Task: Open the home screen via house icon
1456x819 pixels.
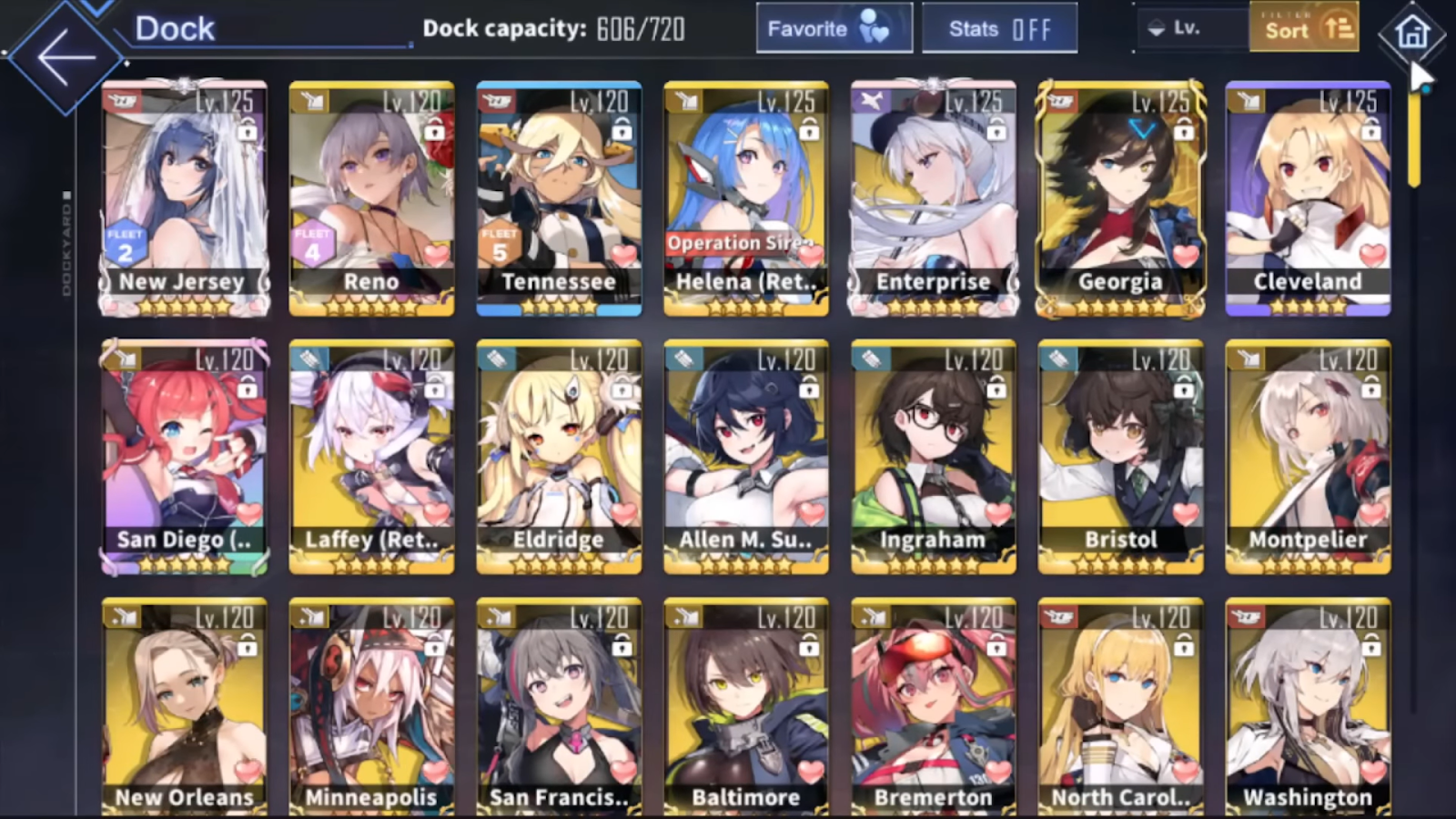Action: [1412, 34]
